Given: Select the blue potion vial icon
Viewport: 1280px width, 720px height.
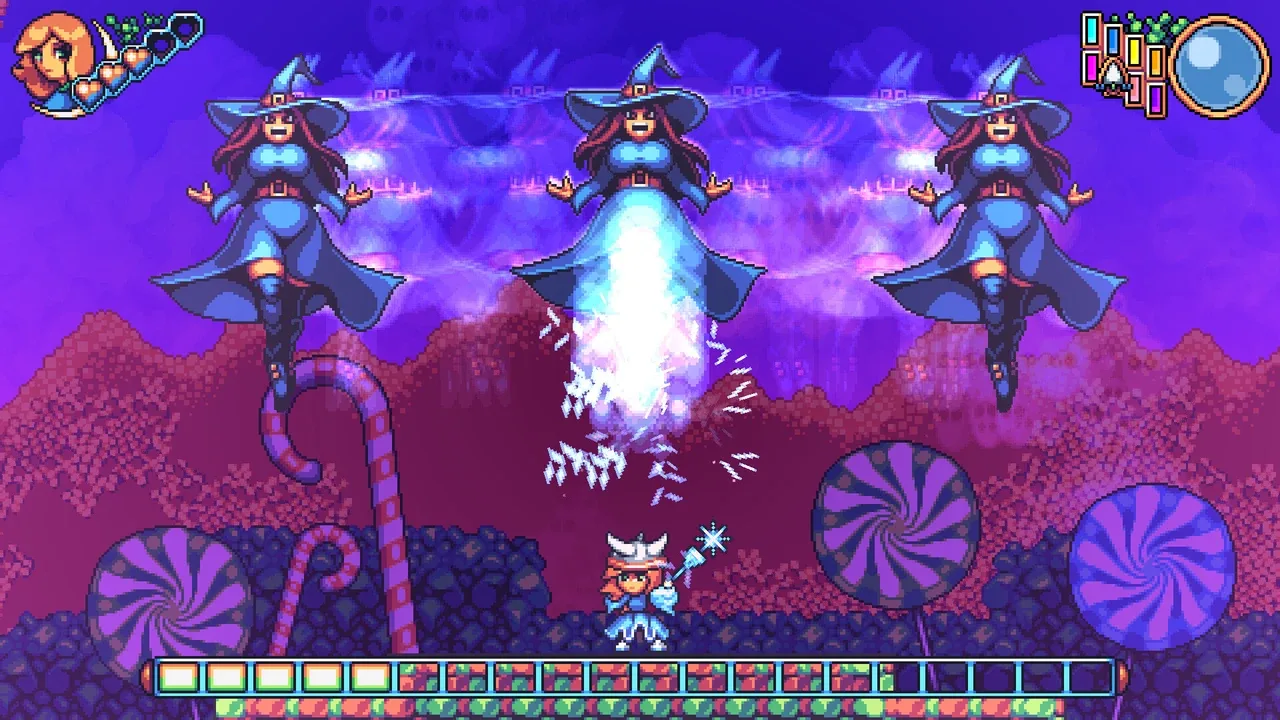Looking at the screenshot, I should [x=1112, y=40].
